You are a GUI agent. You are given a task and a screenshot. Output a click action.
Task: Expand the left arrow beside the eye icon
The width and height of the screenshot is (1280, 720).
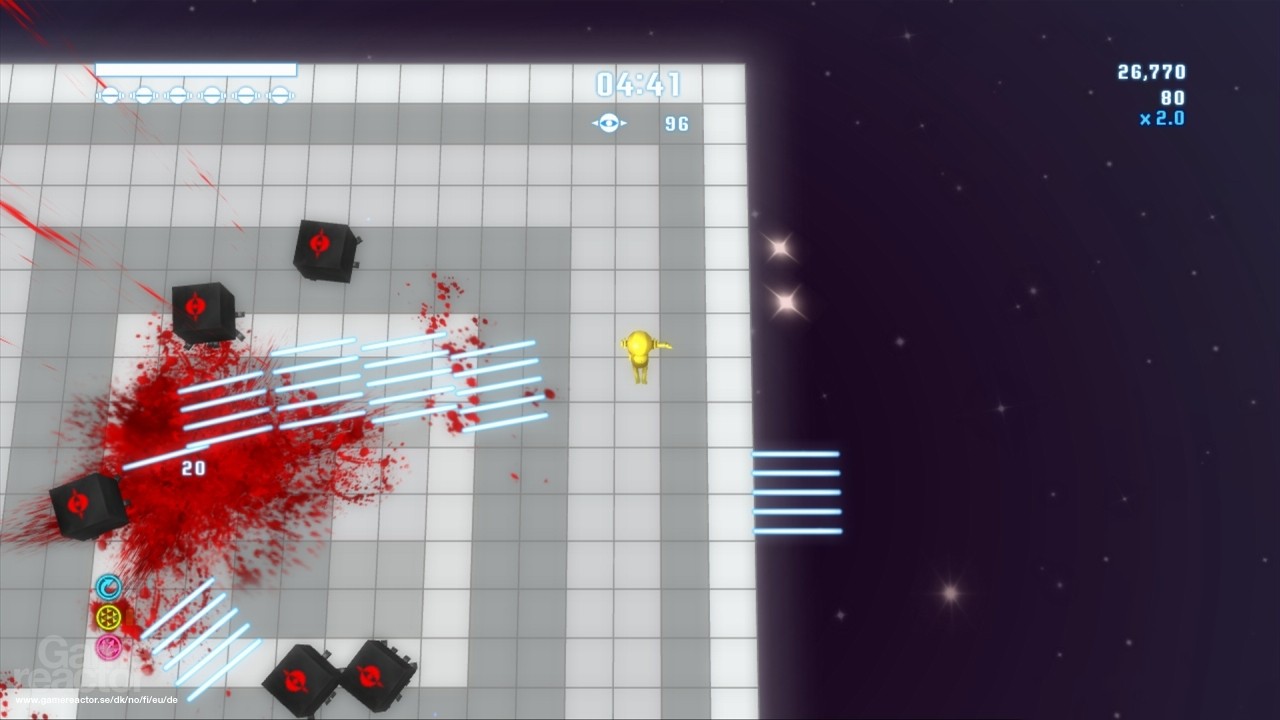point(593,123)
